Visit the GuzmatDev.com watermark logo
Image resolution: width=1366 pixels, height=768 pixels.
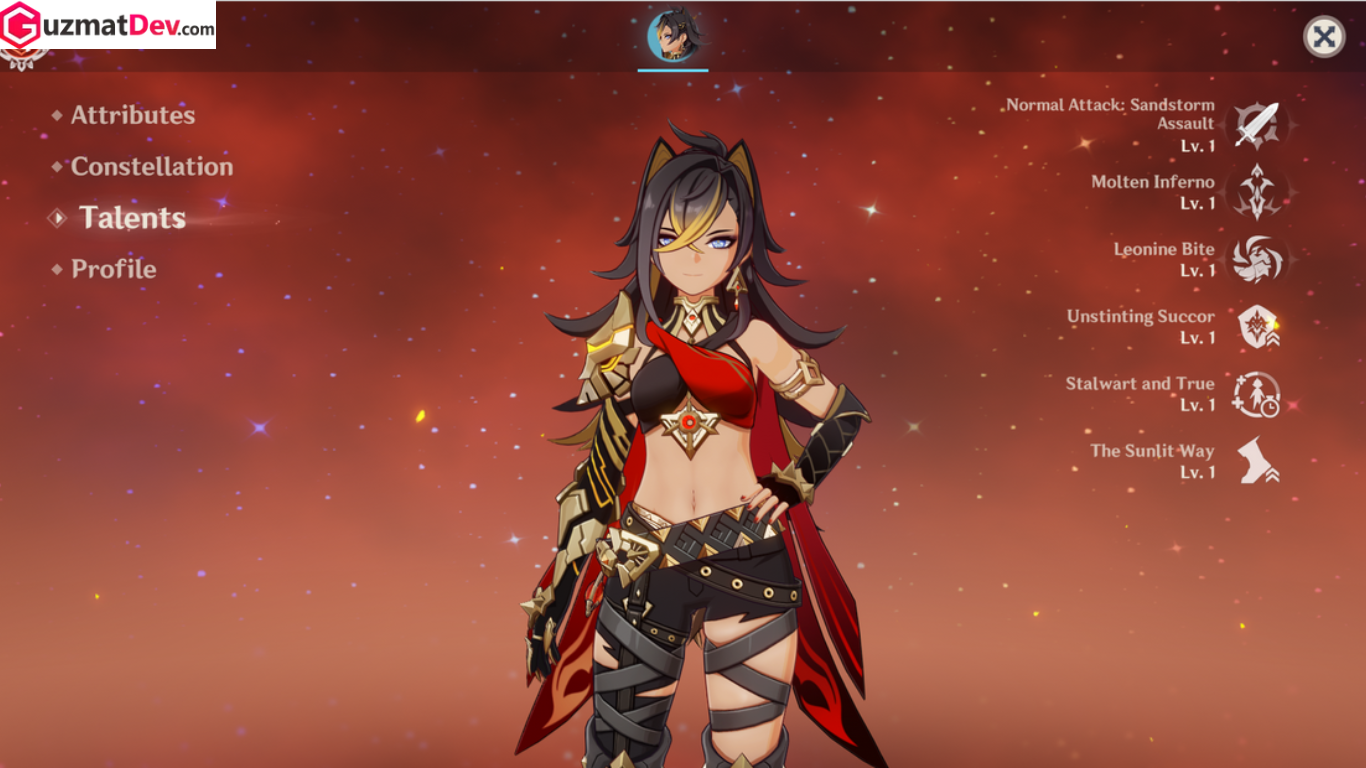tap(108, 26)
